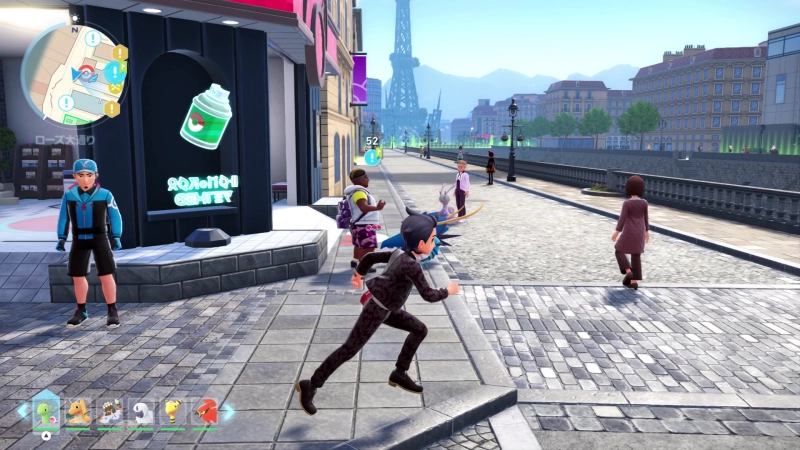The image size is (800, 450).
Task: Select the green Pokémon in the first party slot
Action: coord(46,410)
